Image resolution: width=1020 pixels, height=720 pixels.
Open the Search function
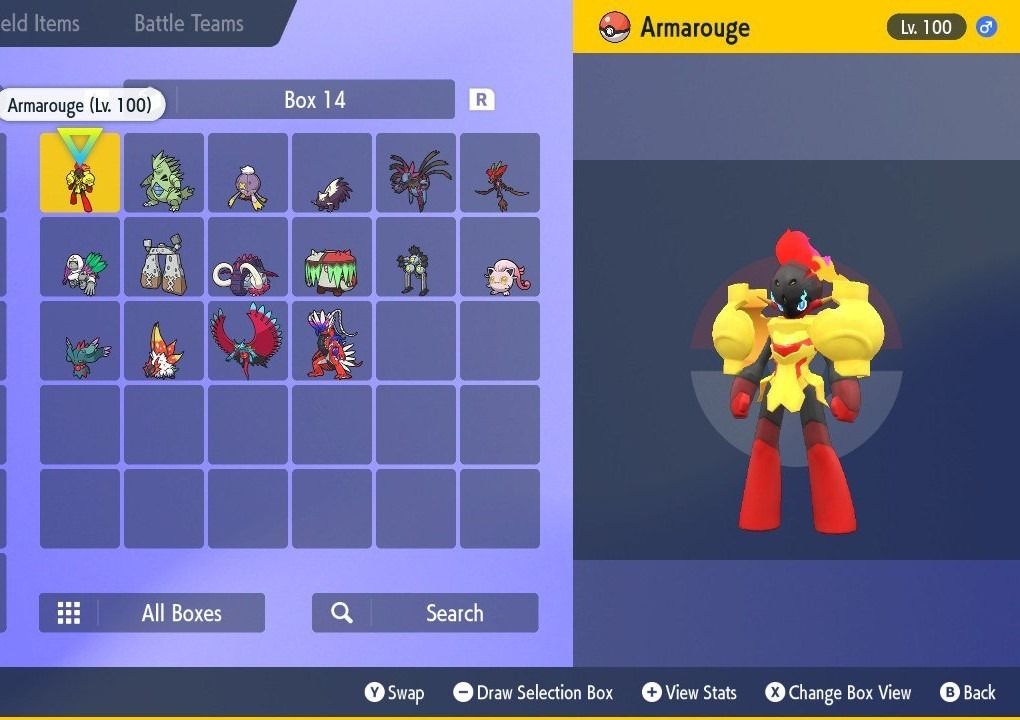[x=425, y=613]
